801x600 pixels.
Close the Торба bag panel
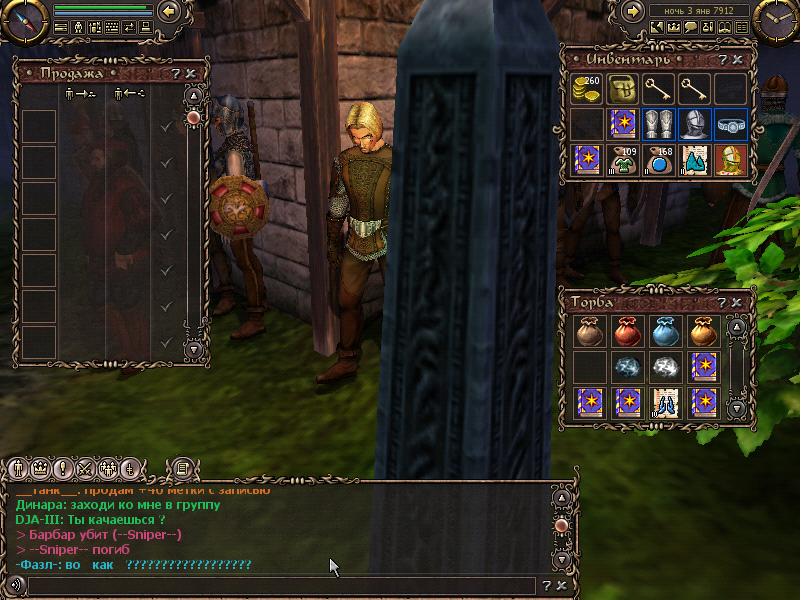[x=738, y=300]
